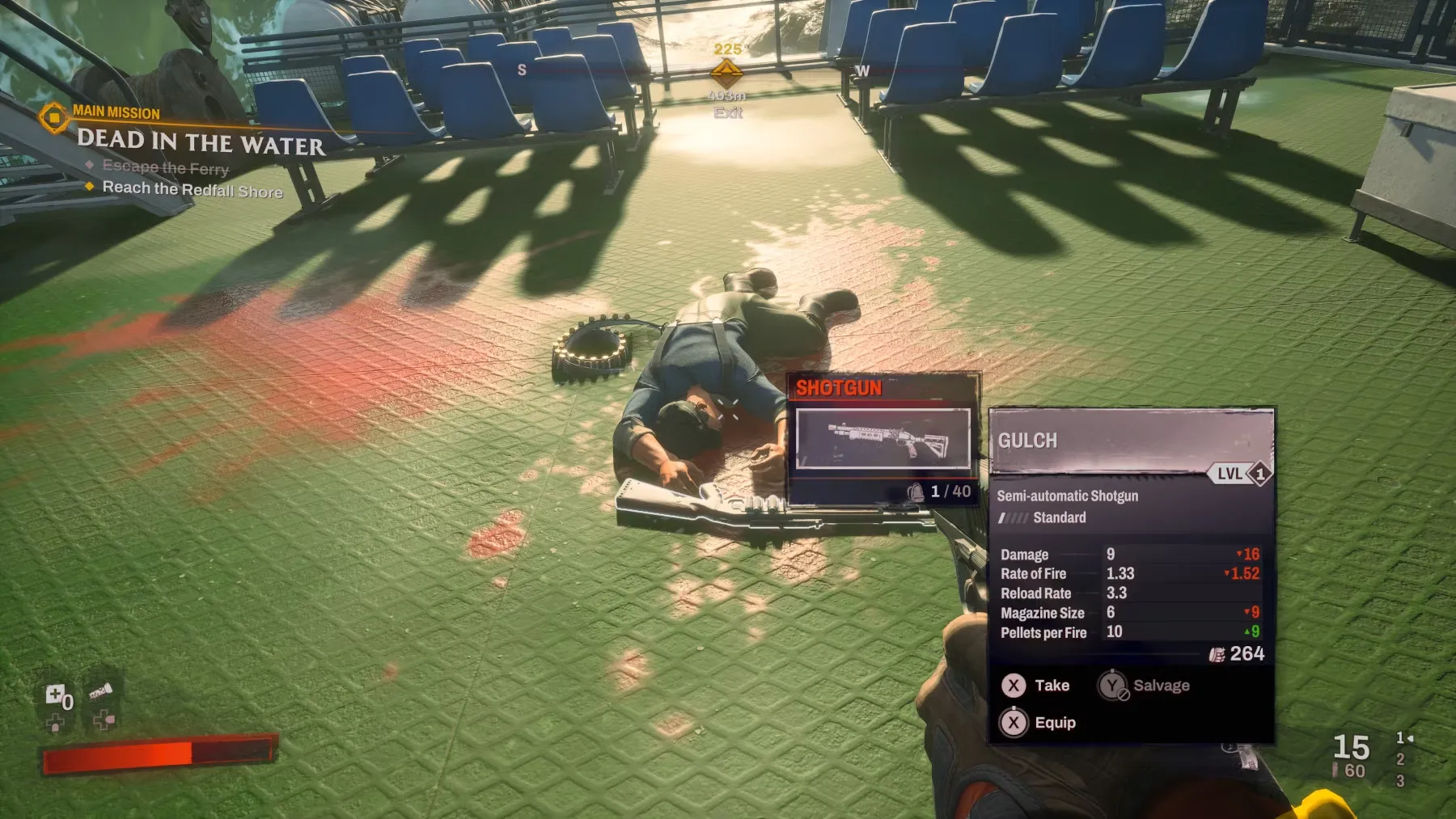Click the Exit waypoint marker on compass
This screenshot has height=819, width=1456.
726,75
